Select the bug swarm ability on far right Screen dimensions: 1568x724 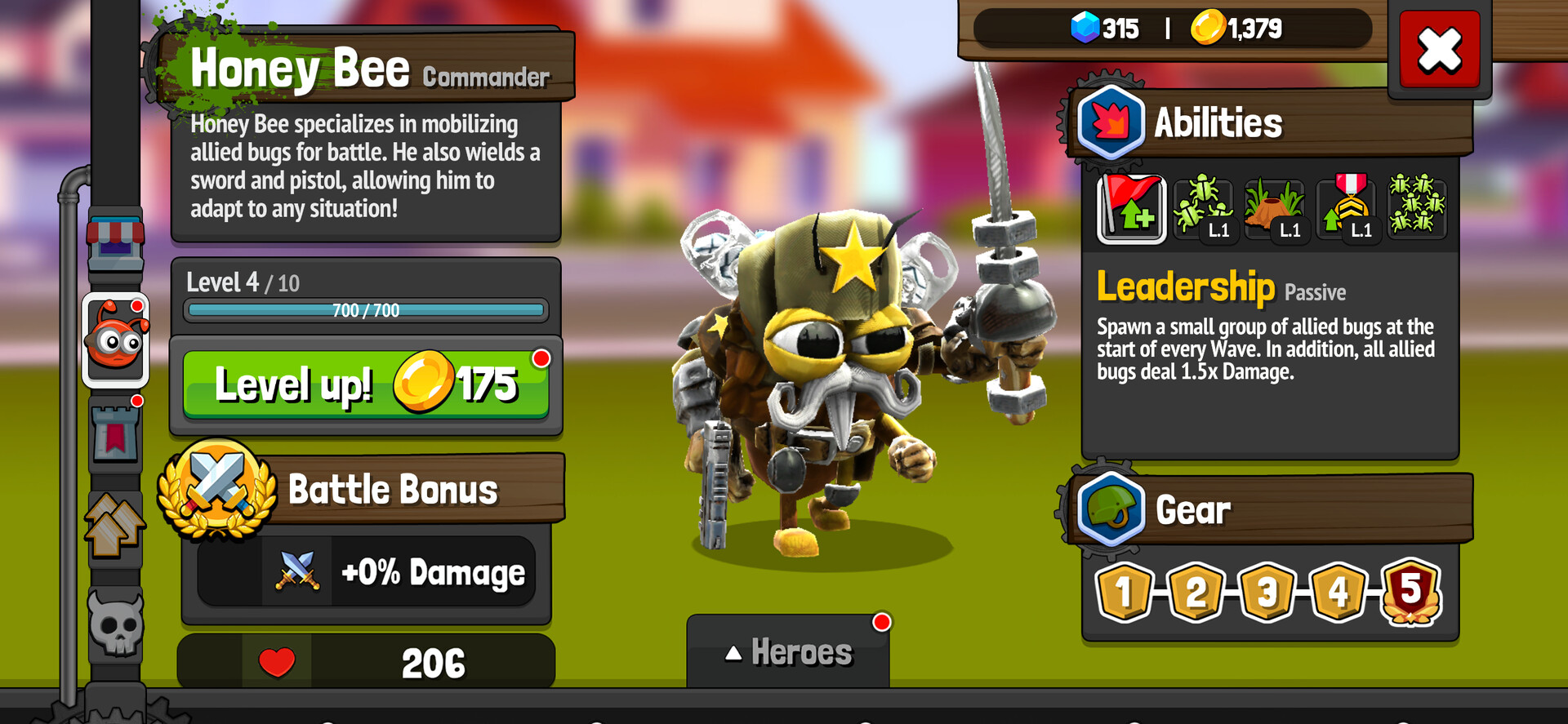[x=1419, y=208]
